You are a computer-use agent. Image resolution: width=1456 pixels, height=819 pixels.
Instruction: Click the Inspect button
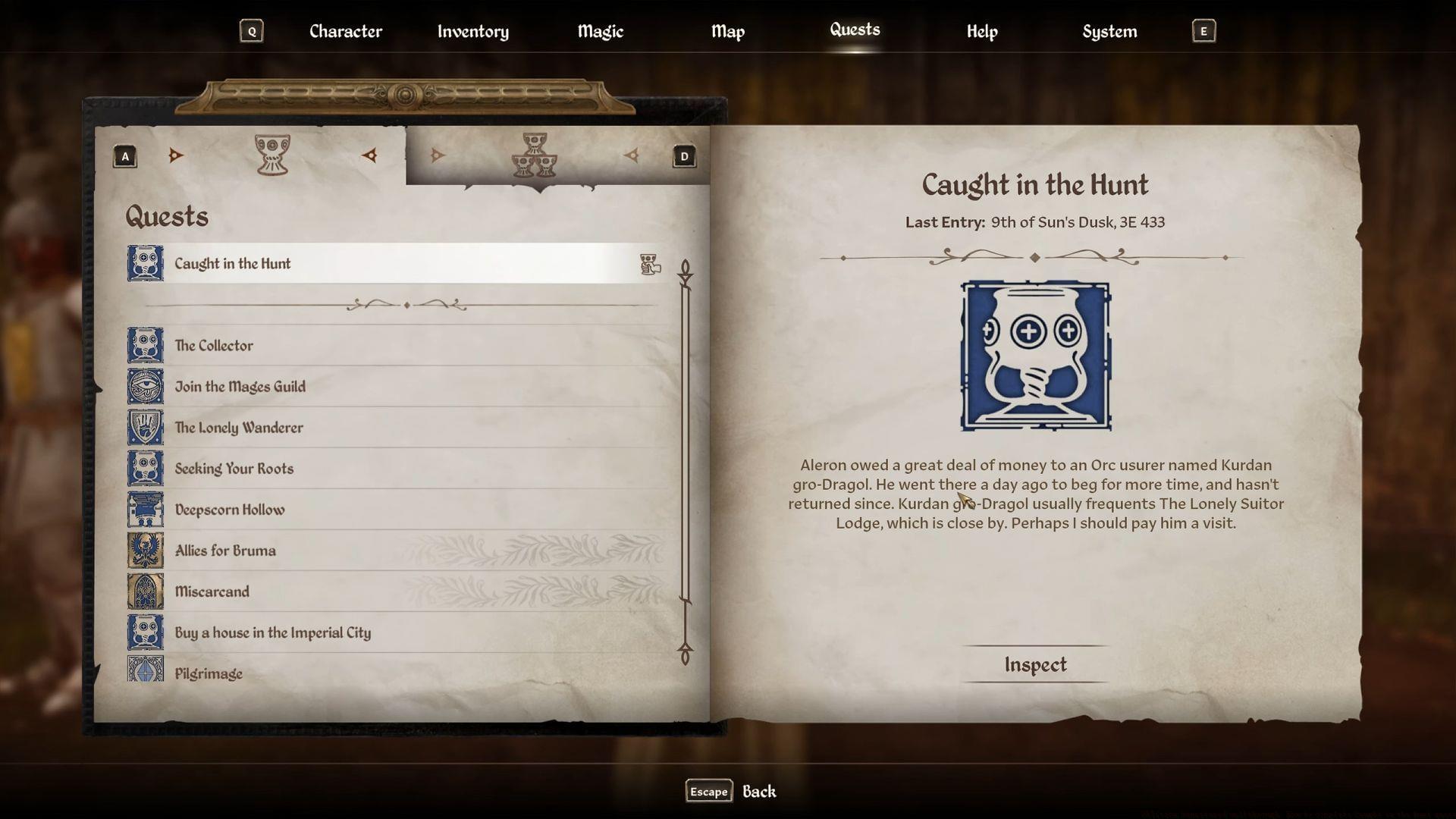pyautogui.click(x=1035, y=664)
